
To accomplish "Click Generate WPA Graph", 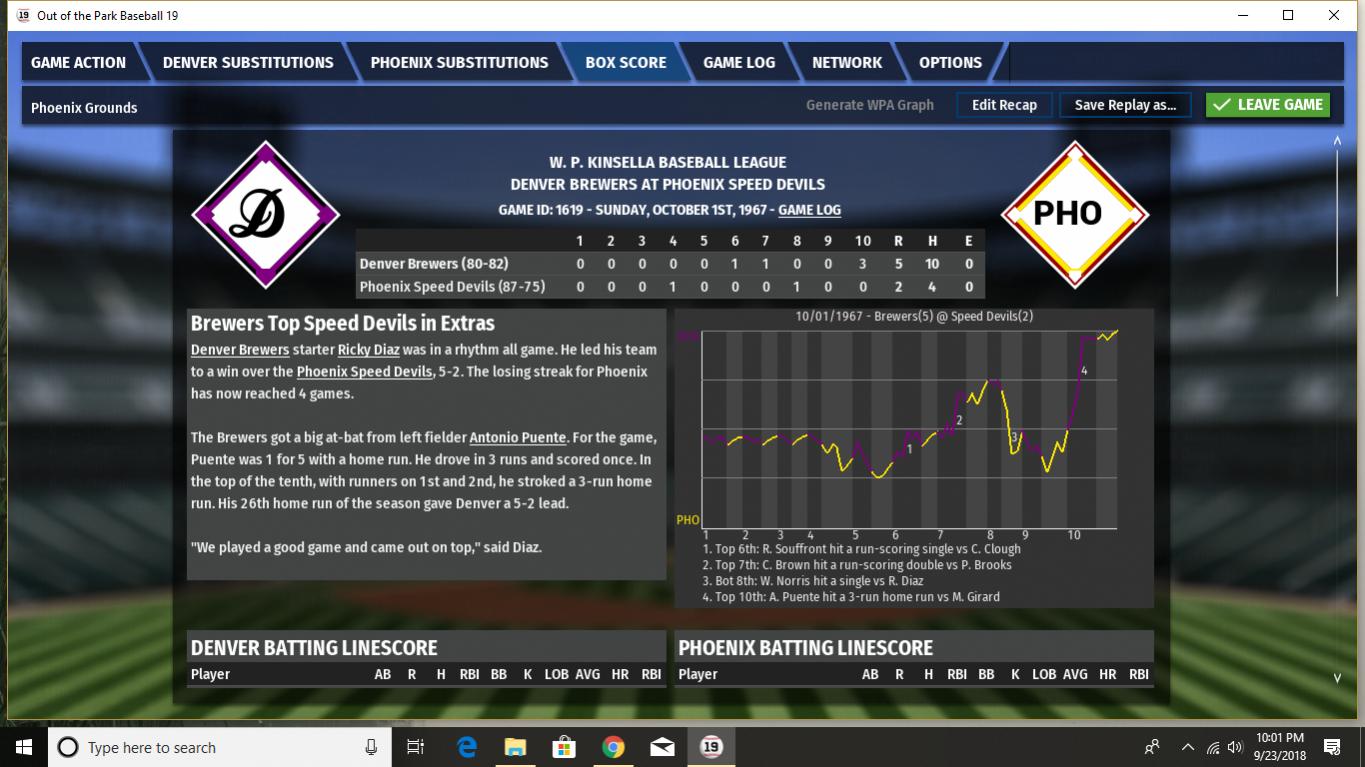I will tap(870, 105).
